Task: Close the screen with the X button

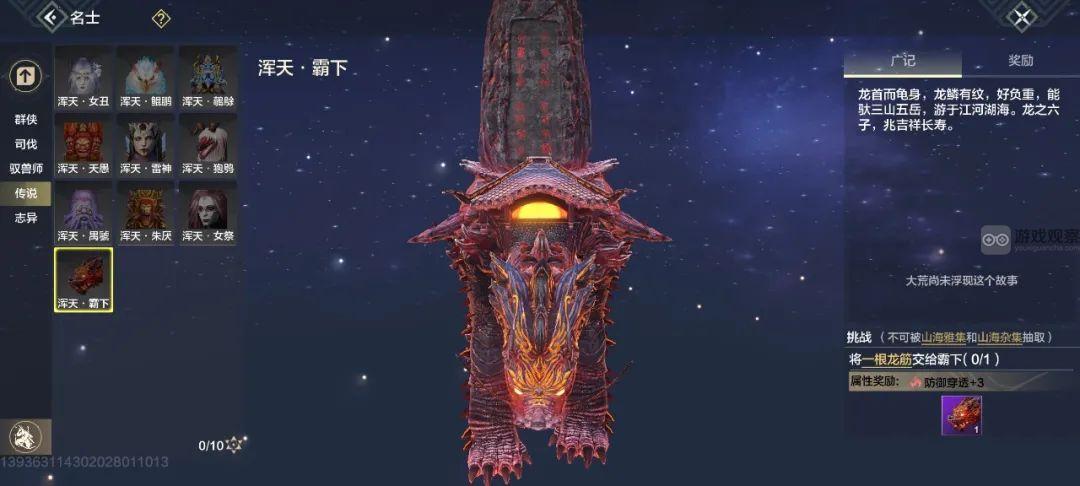Action: point(1021,17)
